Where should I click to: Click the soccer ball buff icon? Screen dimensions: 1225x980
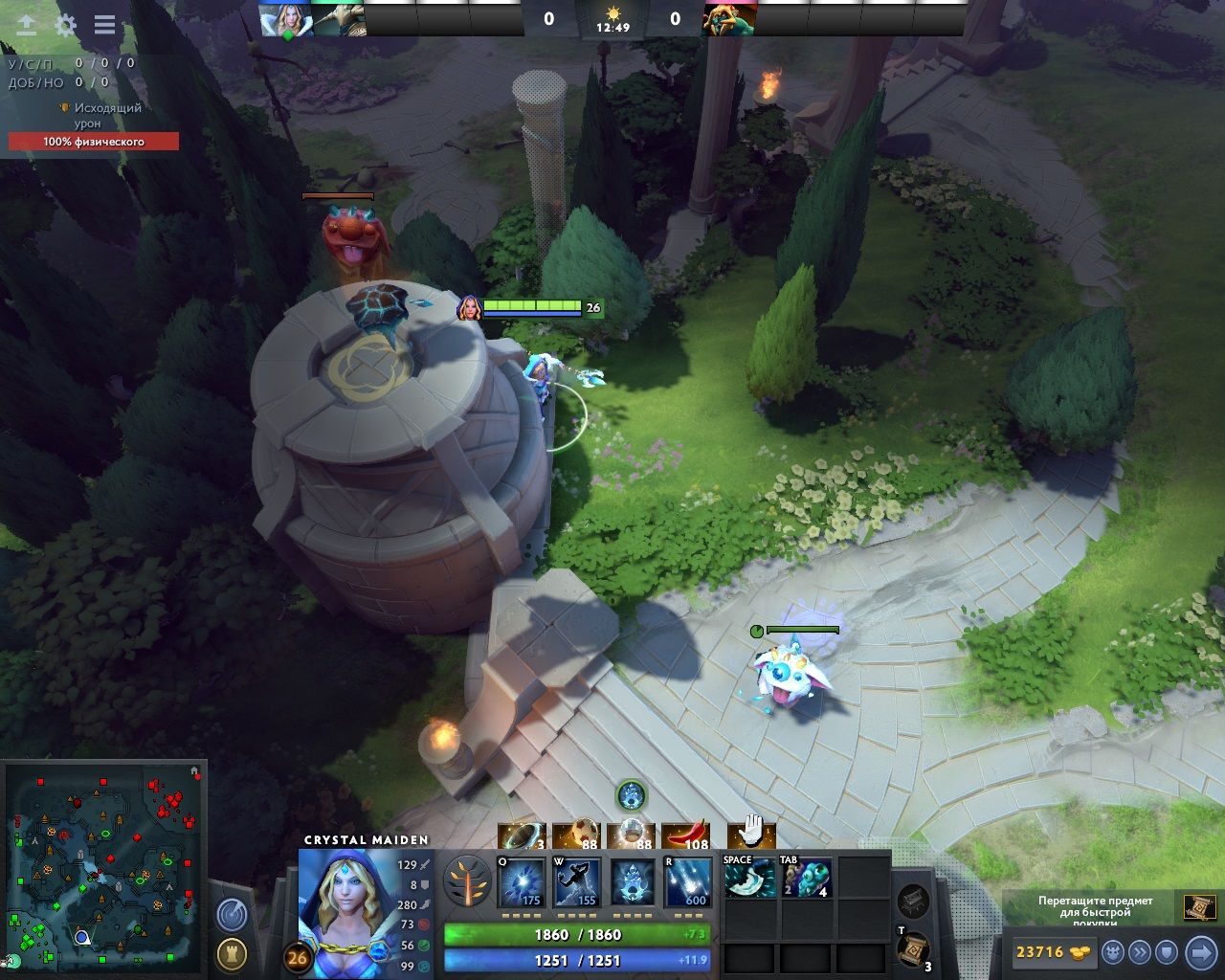[576, 836]
